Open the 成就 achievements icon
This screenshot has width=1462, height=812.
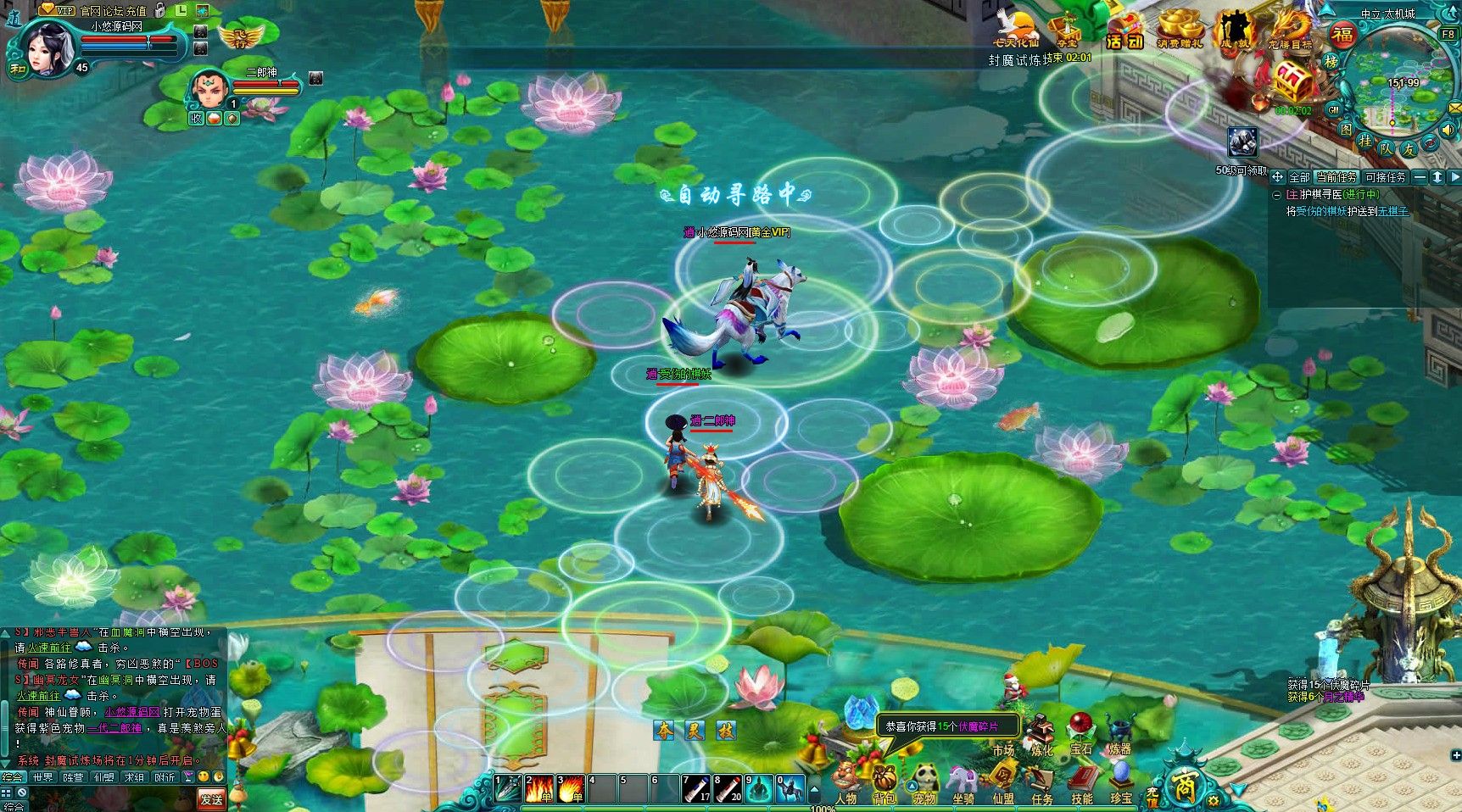point(1235,32)
